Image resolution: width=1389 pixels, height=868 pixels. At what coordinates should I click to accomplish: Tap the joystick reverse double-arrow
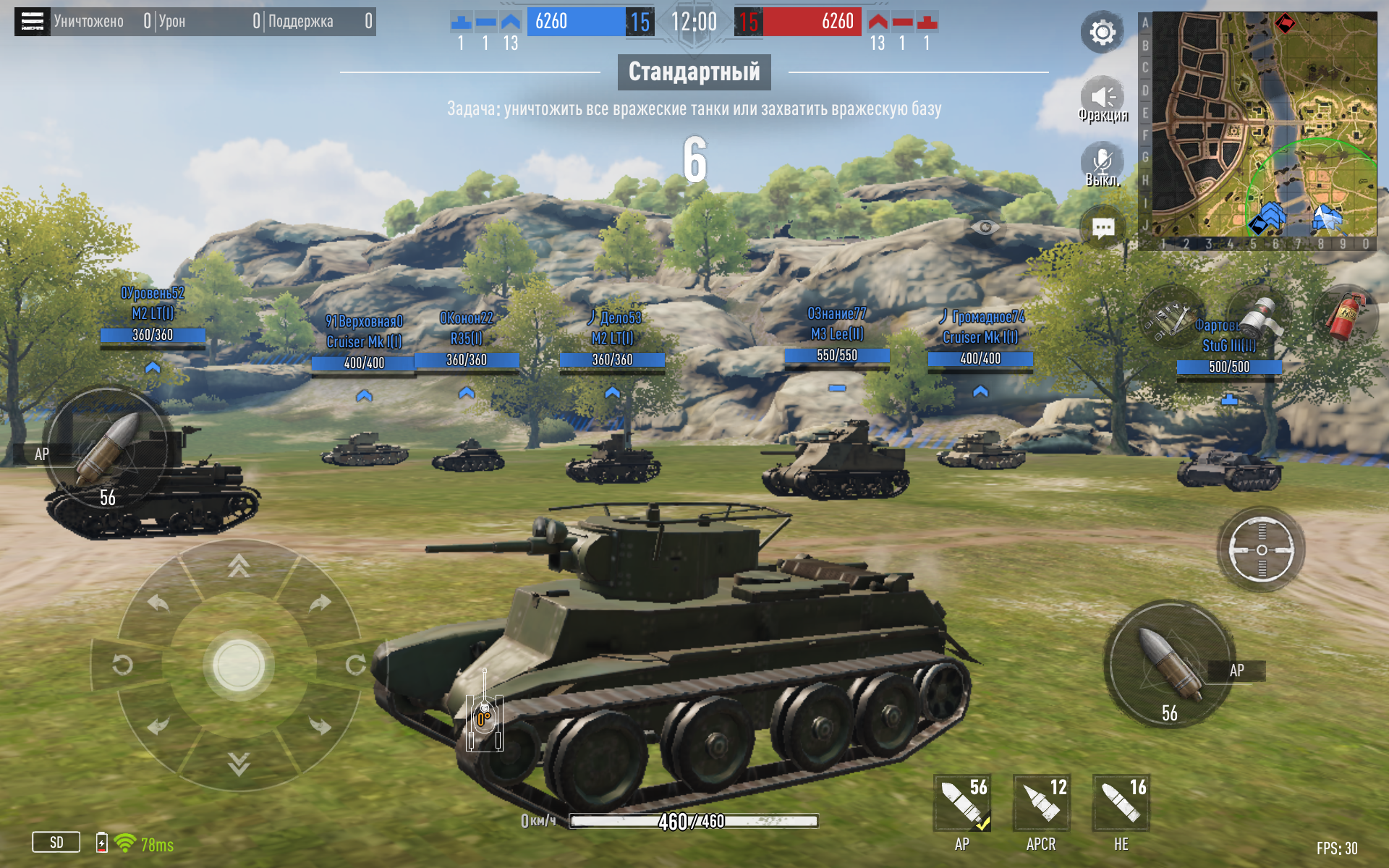239,764
